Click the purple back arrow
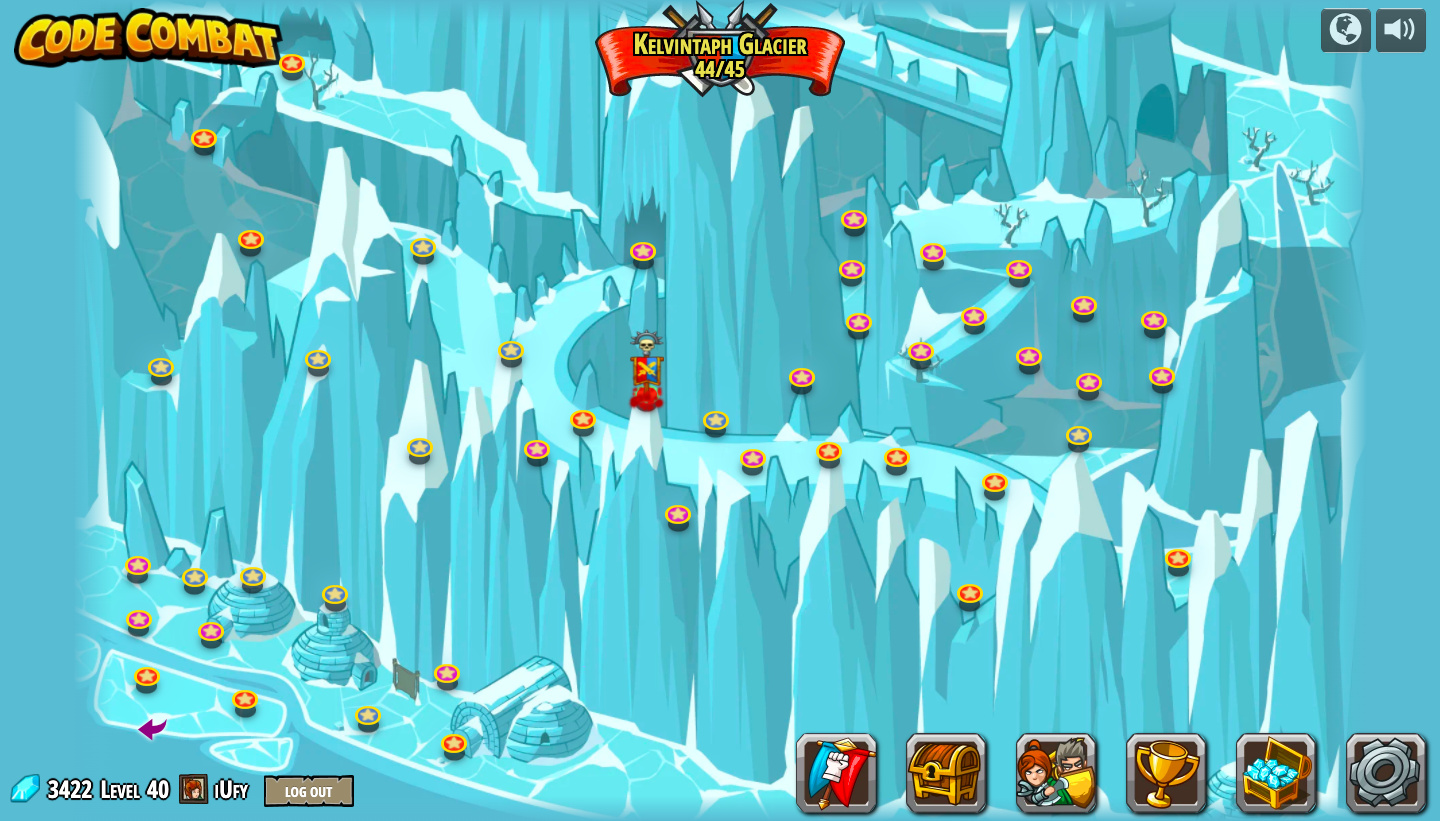The width and height of the screenshot is (1440, 821). 152,729
